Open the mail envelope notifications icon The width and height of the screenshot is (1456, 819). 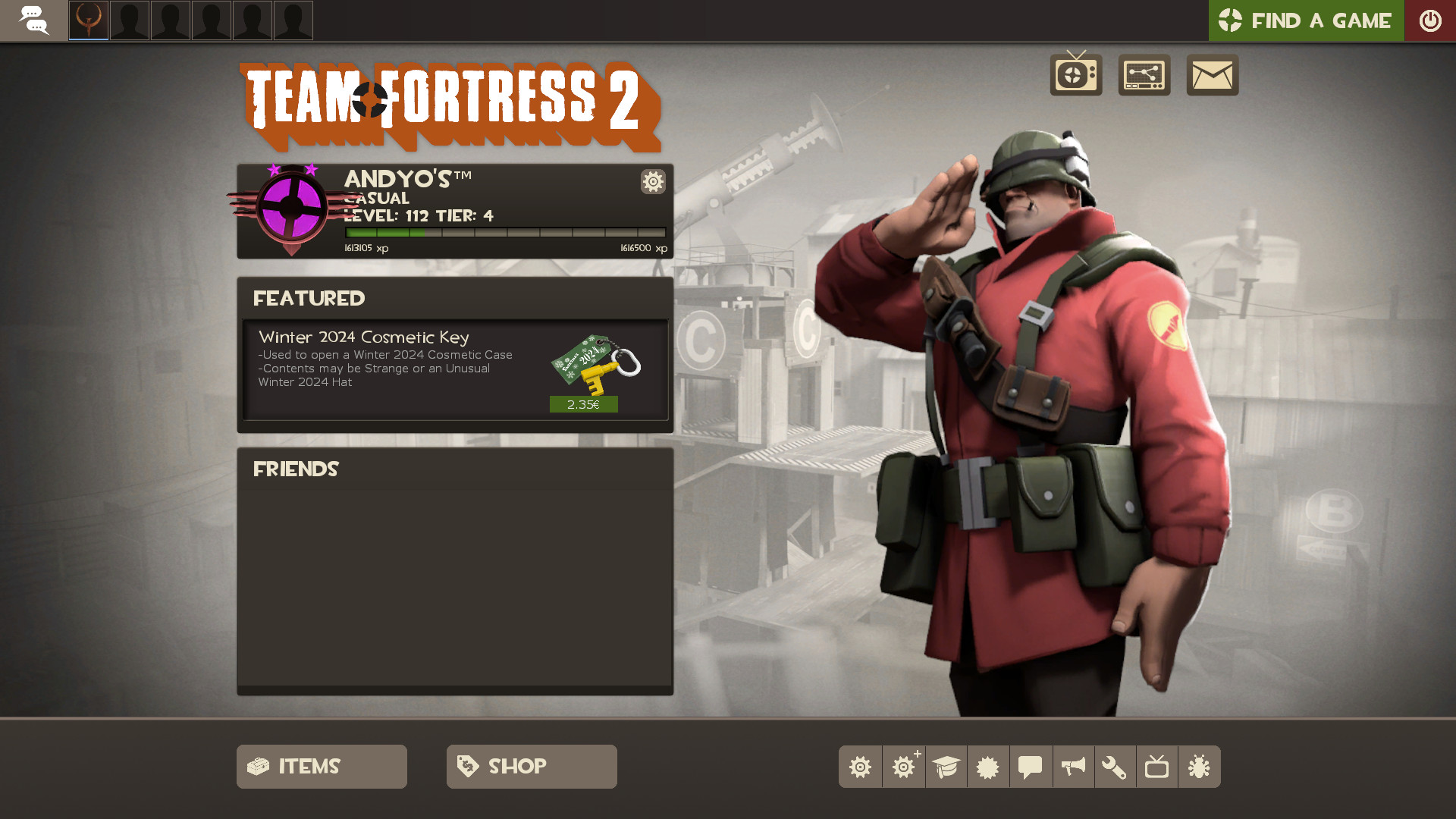pos(1212,75)
